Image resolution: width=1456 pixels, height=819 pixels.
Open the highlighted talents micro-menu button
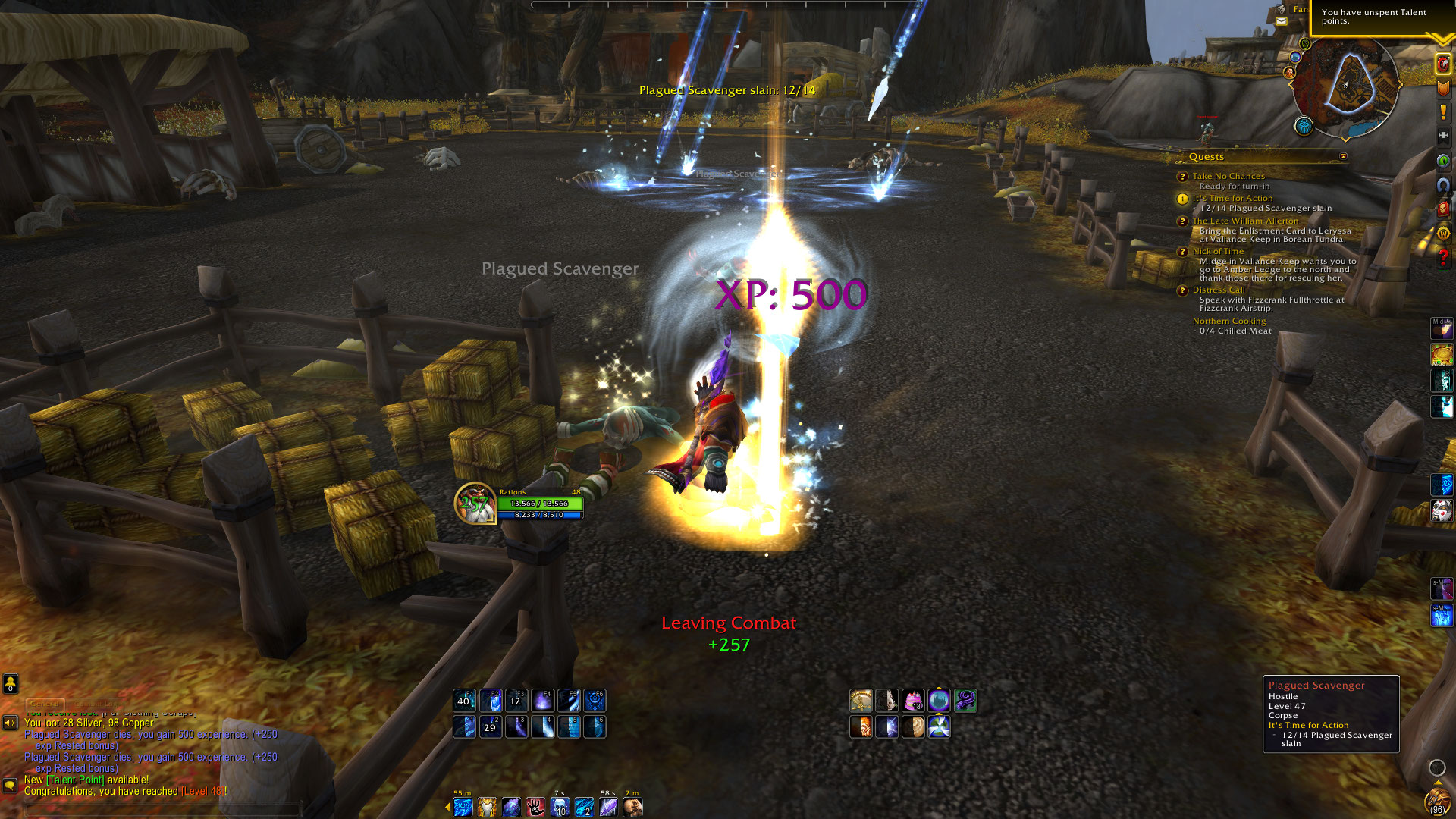pyautogui.click(x=1442, y=64)
